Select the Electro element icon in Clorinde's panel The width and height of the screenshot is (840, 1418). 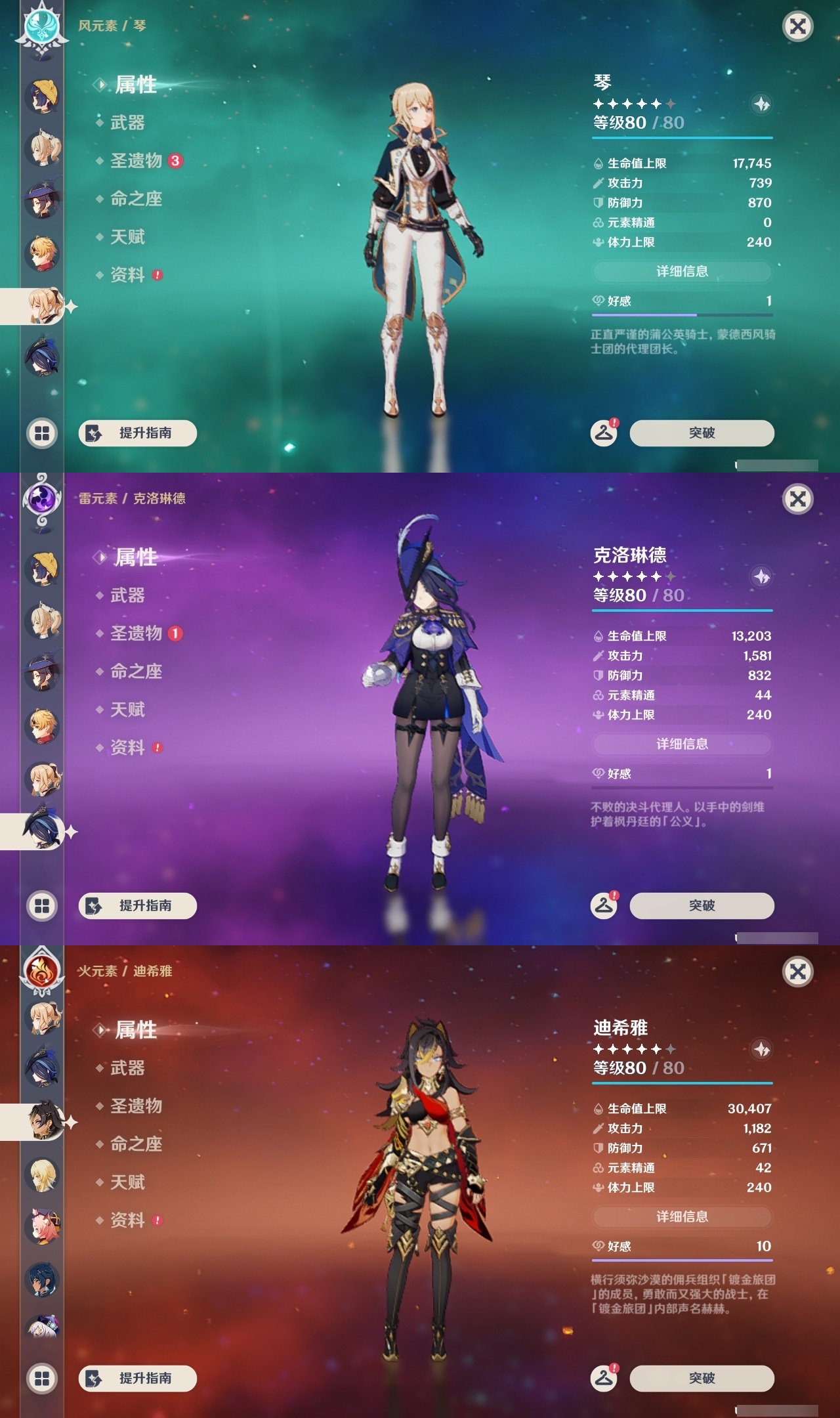pyautogui.click(x=42, y=500)
